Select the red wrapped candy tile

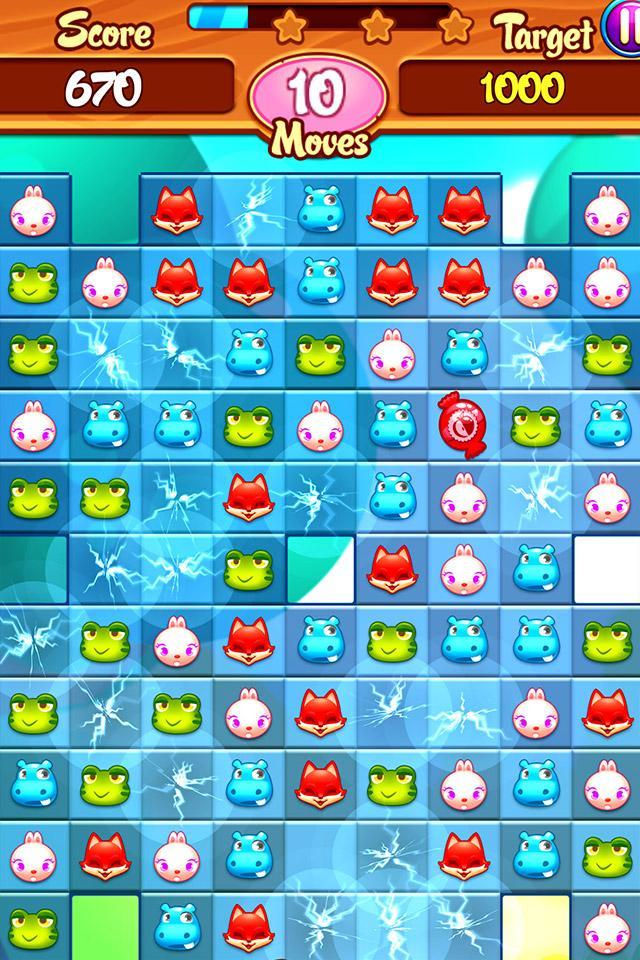coord(461,424)
